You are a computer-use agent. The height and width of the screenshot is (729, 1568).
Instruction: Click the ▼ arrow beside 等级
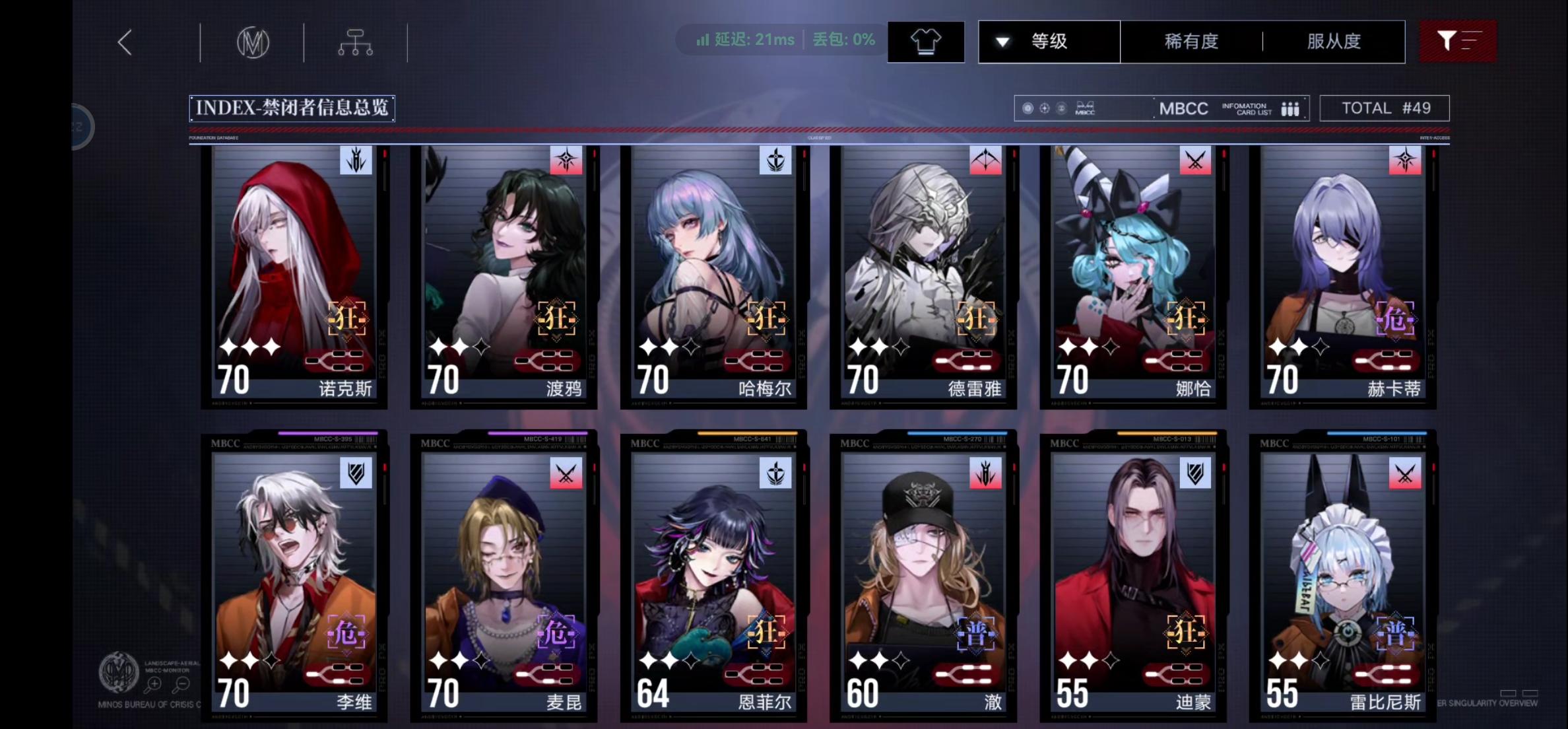tap(1003, 41)
